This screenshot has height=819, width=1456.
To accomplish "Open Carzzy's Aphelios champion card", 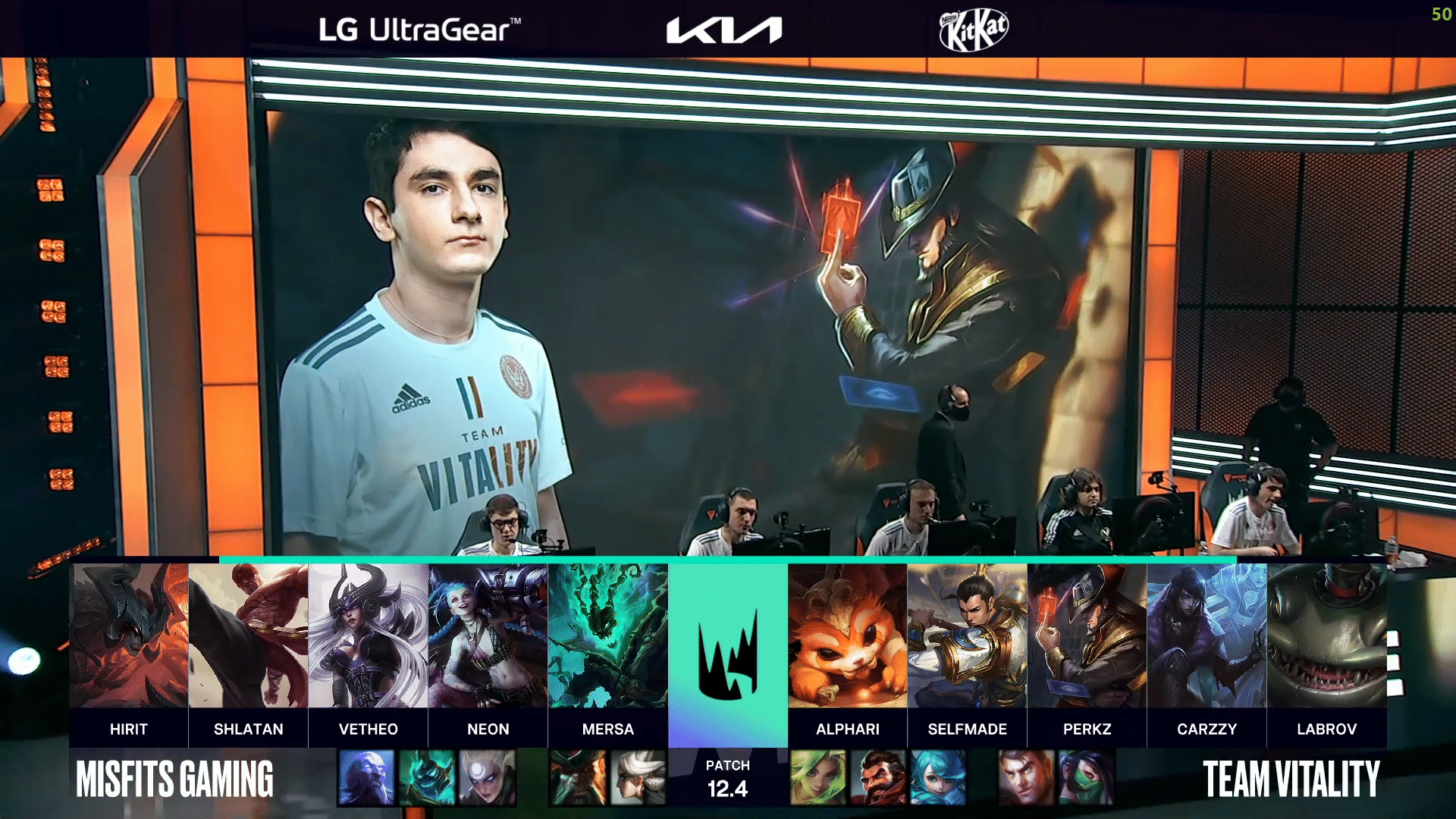I will pos(1207,635).
